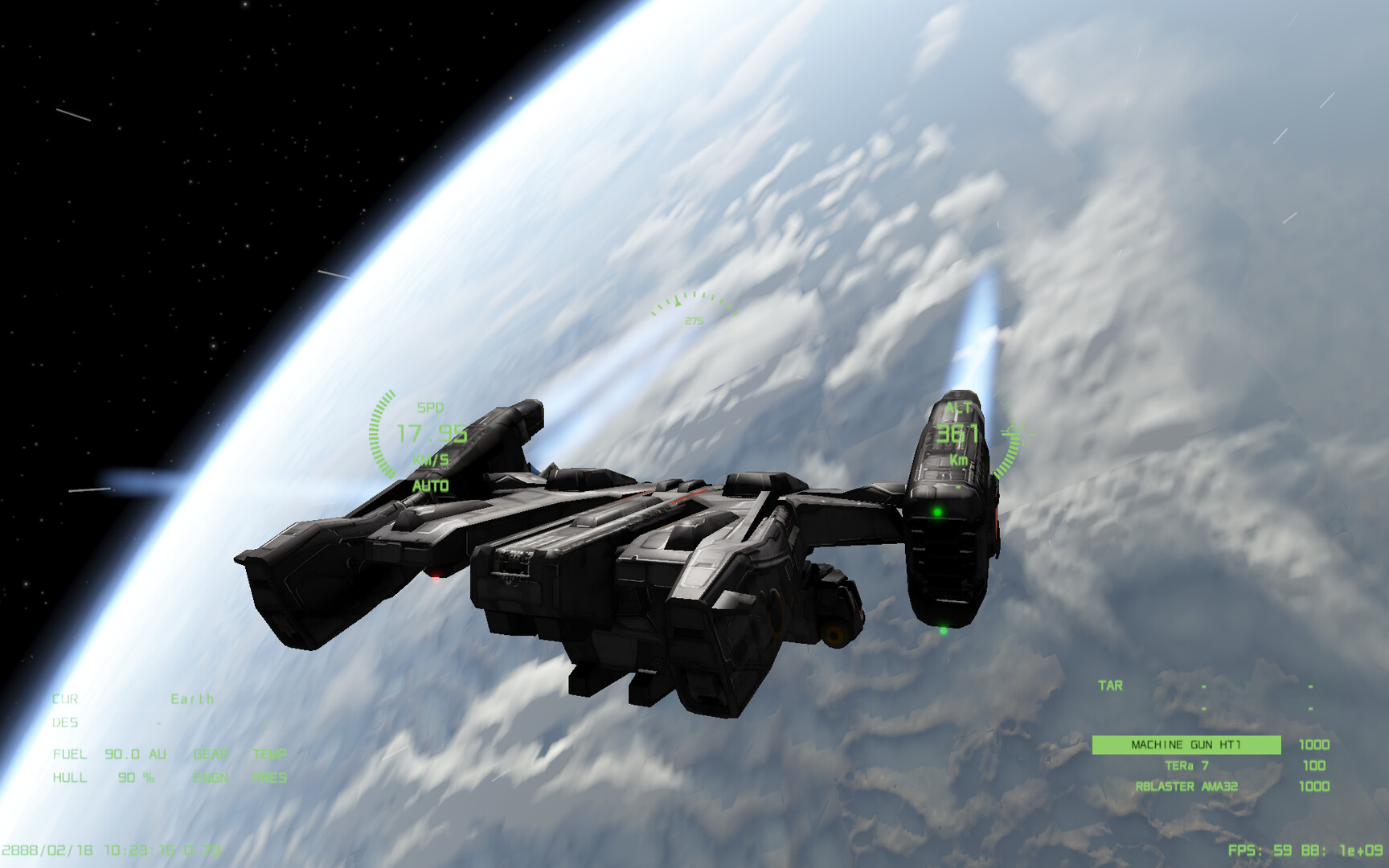
Task: Click the PRES pressure indicator
Action: tap(271, 777)
